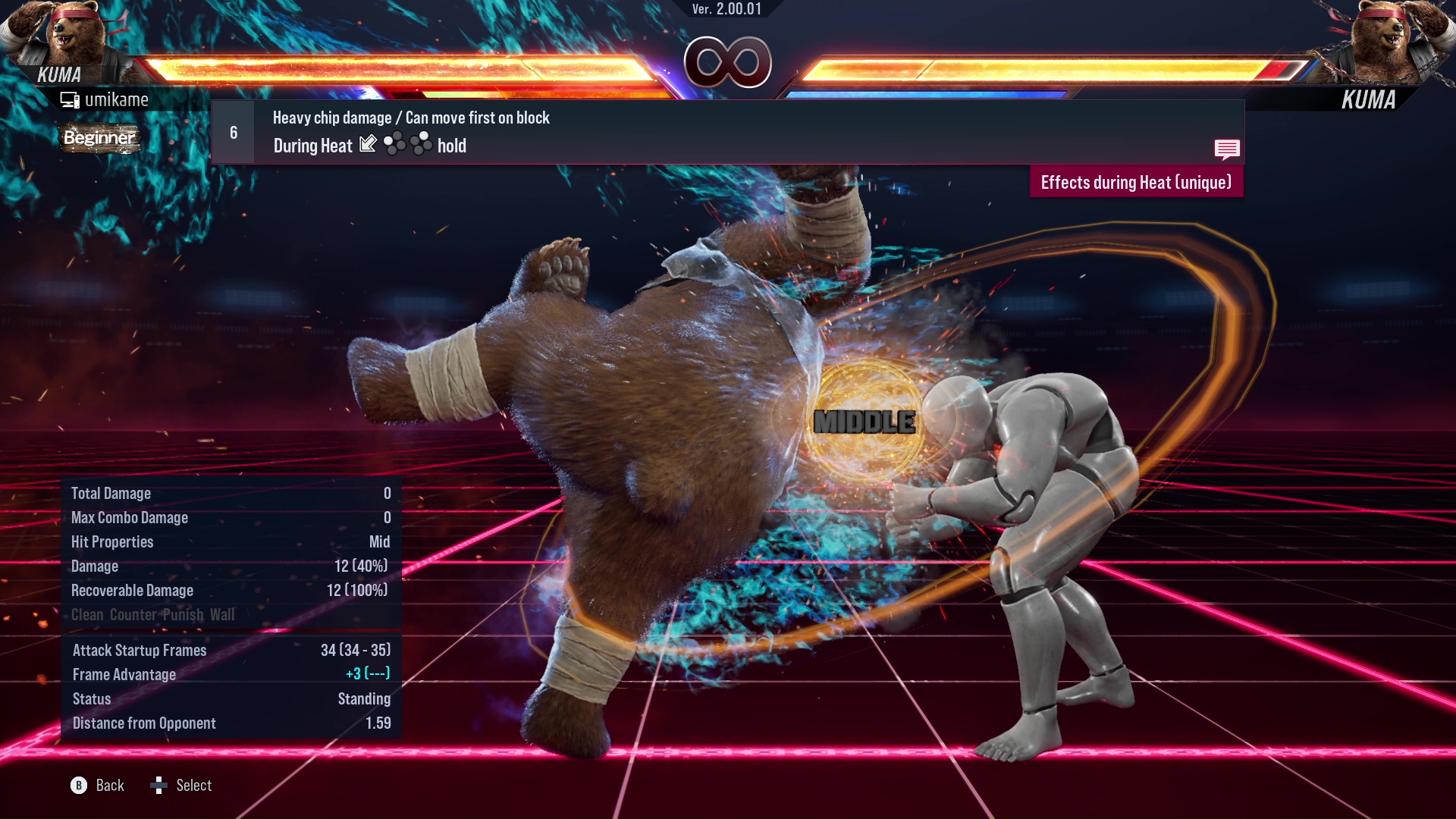The width and height of the screenshot is (1456, 819).
Task: Click the speech bubble comment icon
Action: tap(1227, 149)
